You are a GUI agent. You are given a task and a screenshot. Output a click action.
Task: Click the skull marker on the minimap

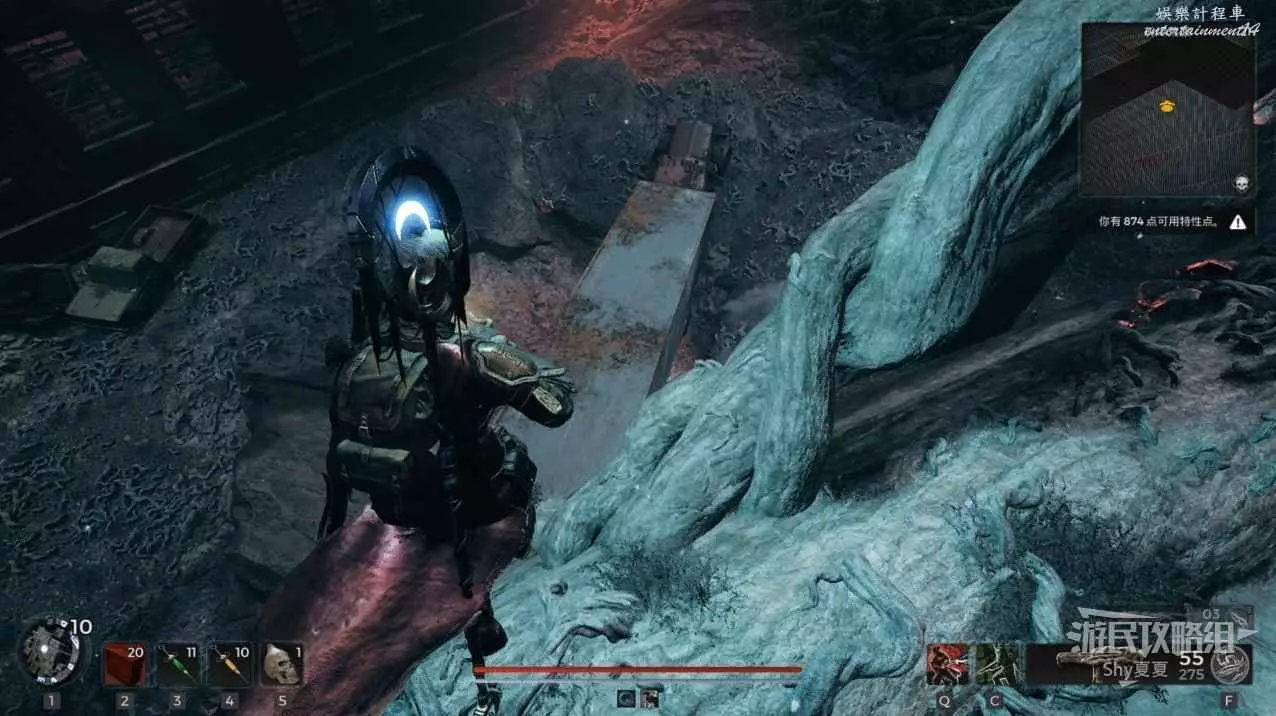point(1241,184)
